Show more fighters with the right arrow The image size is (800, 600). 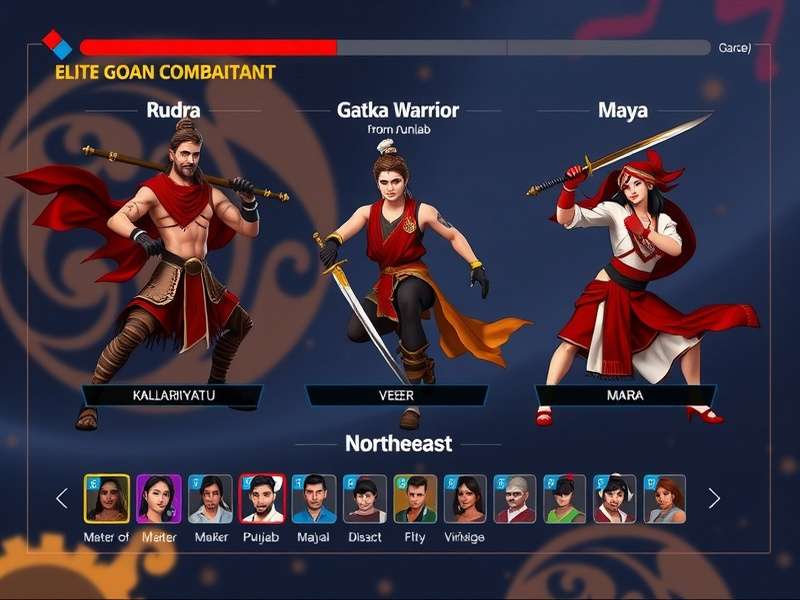click(714, 498)
